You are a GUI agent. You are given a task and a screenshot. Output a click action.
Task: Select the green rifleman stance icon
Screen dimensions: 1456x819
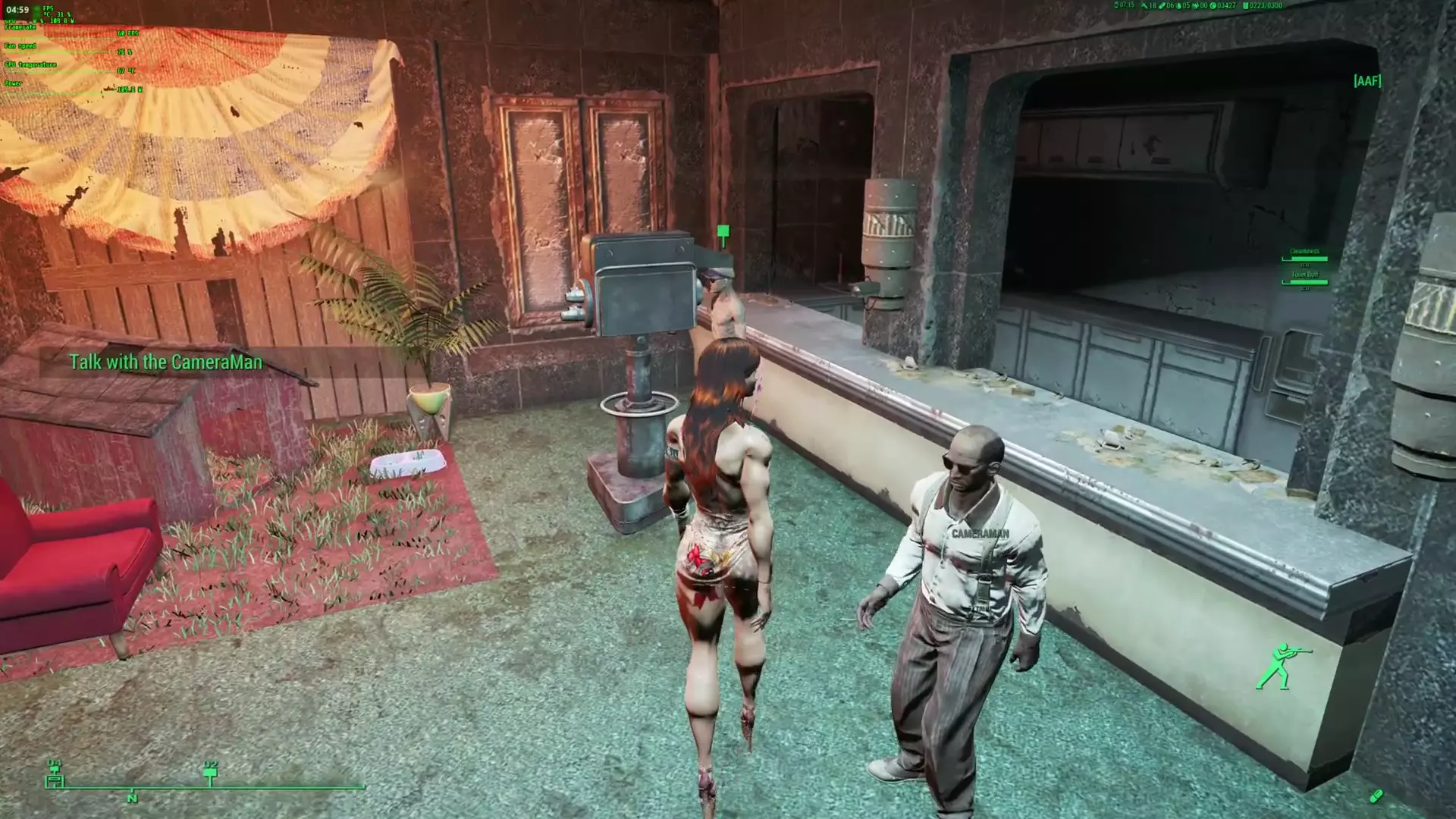click(x=1280, y=666)
